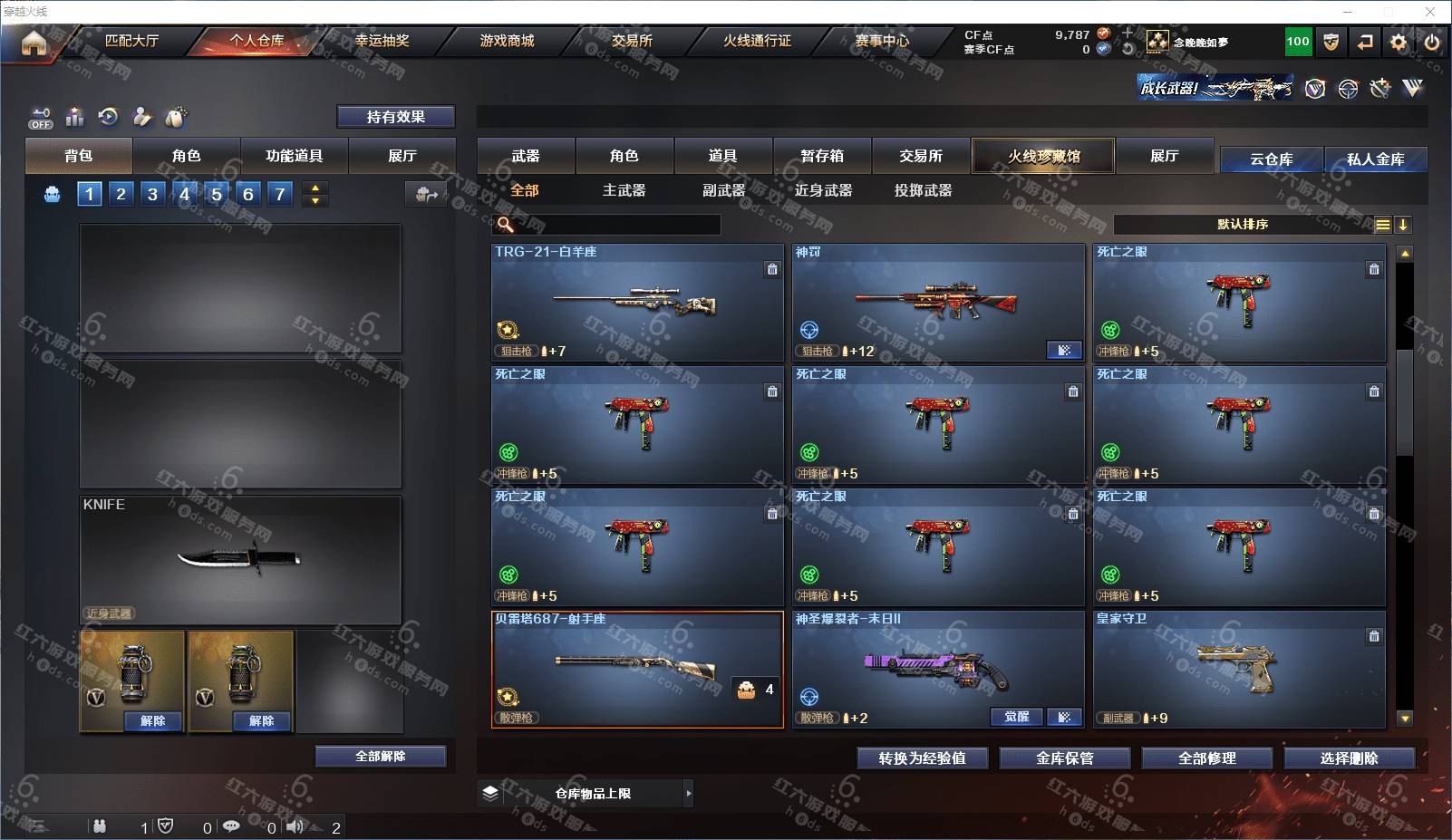Open 云仓库 cloud storage tab
Image resolution: width=1452 pixels, height=840 pixels.
(x=1271, y=159)
